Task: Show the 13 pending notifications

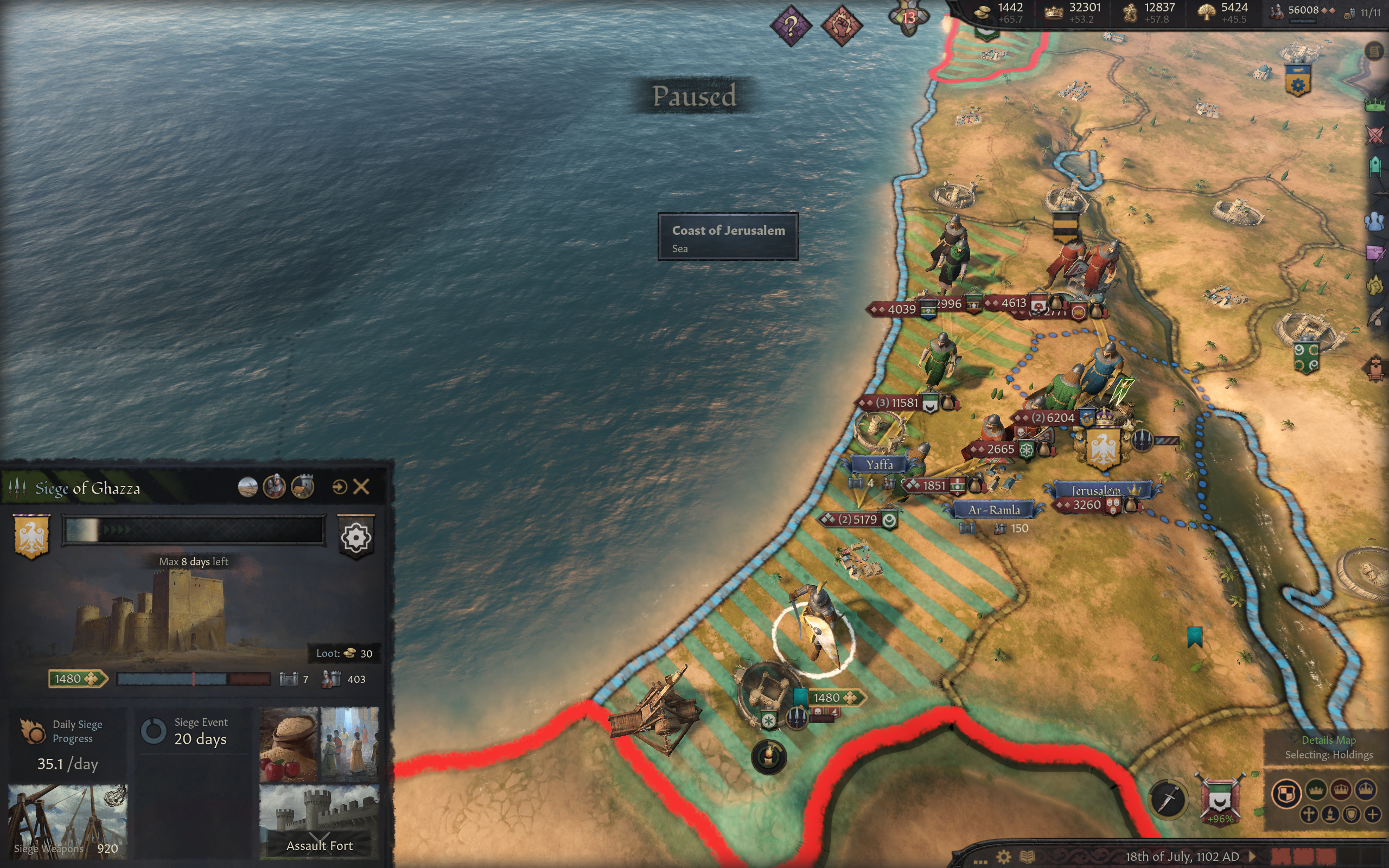Action: point(909,17)
